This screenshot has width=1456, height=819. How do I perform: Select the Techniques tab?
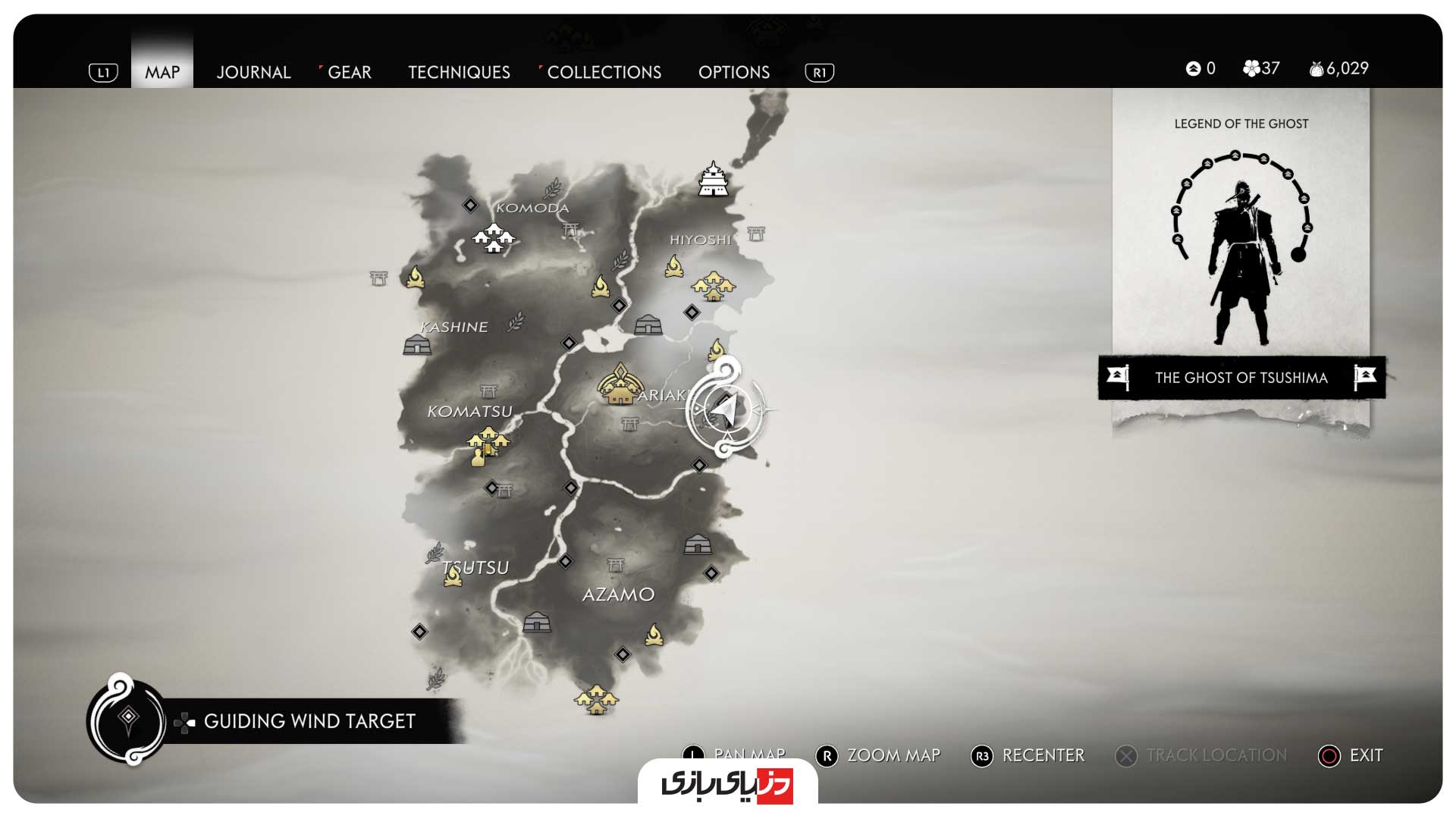pyautogui.click(x=459, y=72)
